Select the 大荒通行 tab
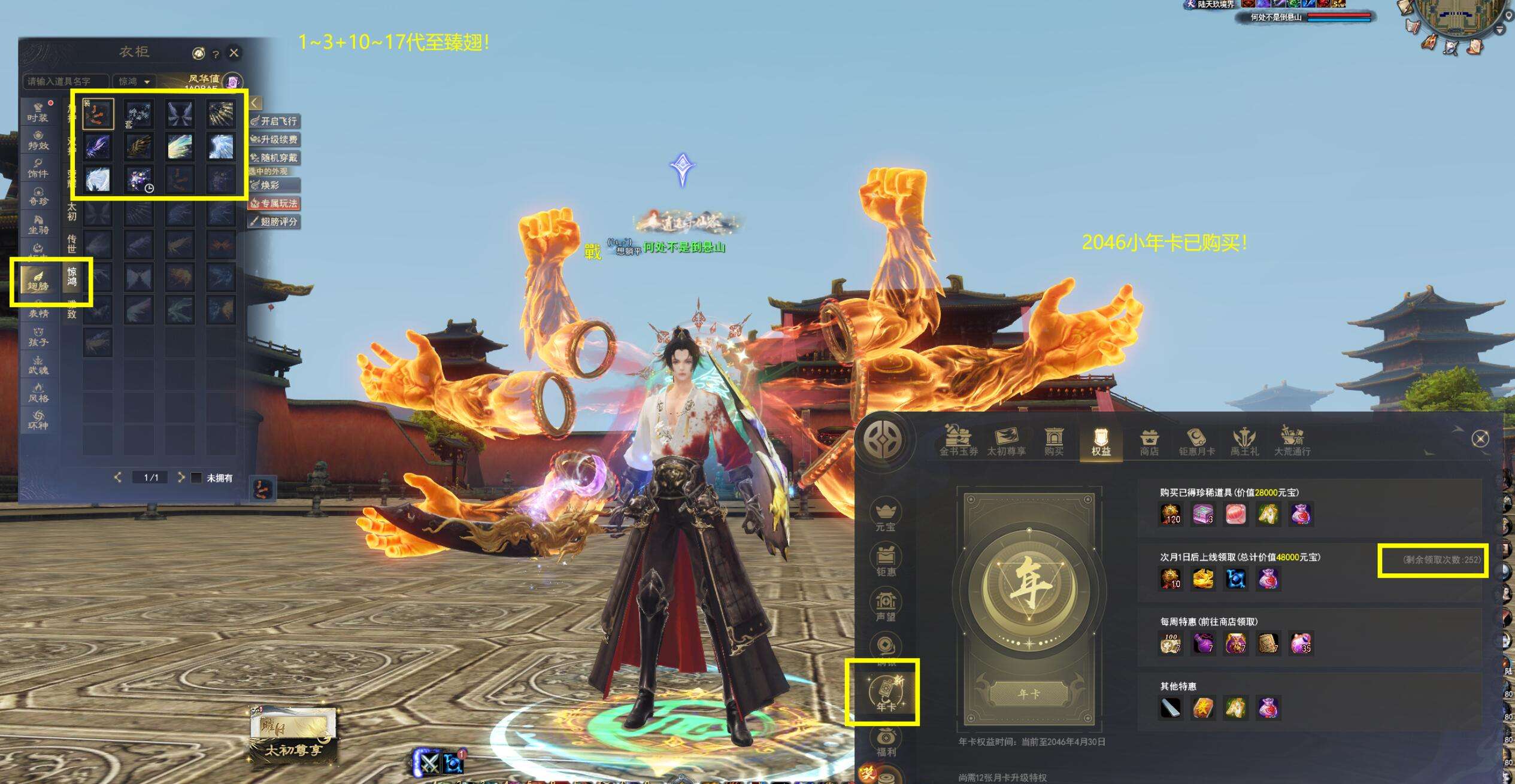Viewport: 1515px width, 784px height. (1292, 443)
